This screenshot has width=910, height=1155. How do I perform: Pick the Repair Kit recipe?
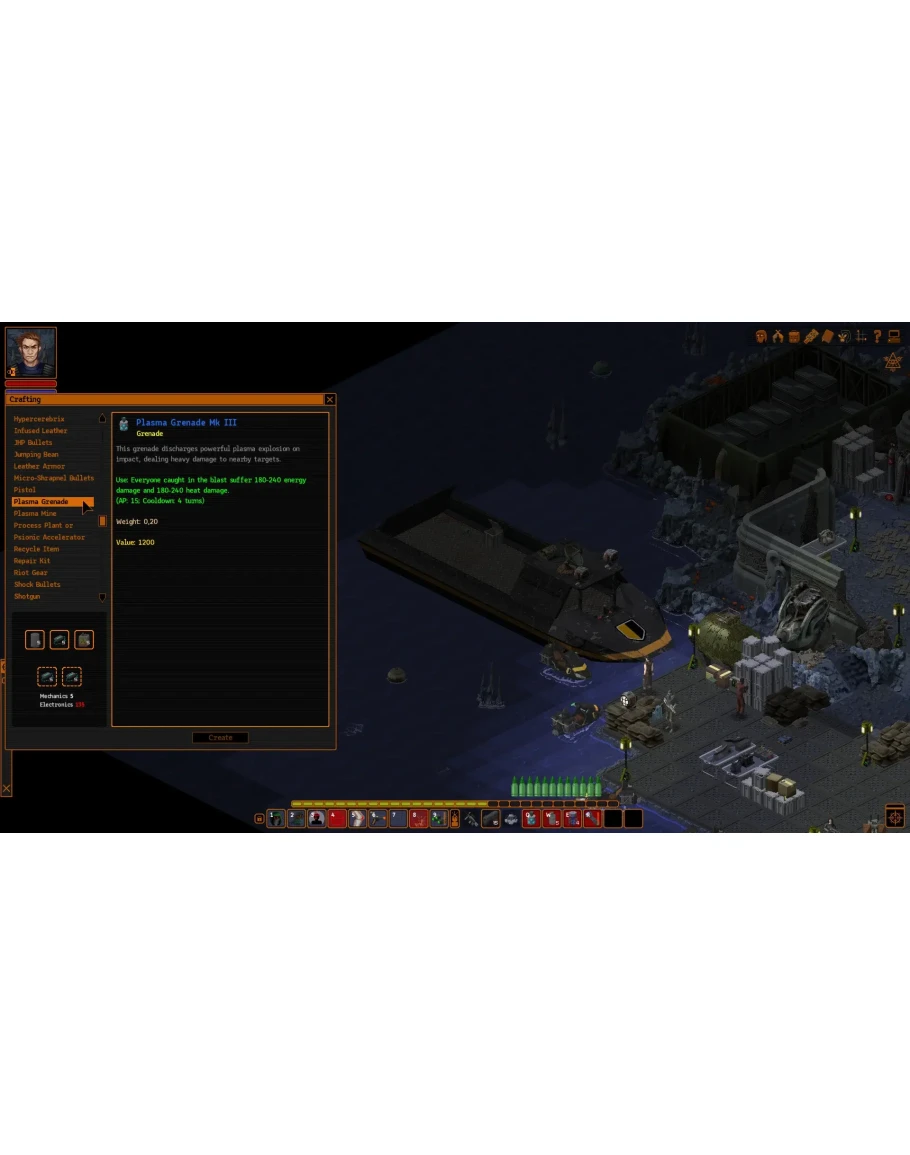(32, 561)
